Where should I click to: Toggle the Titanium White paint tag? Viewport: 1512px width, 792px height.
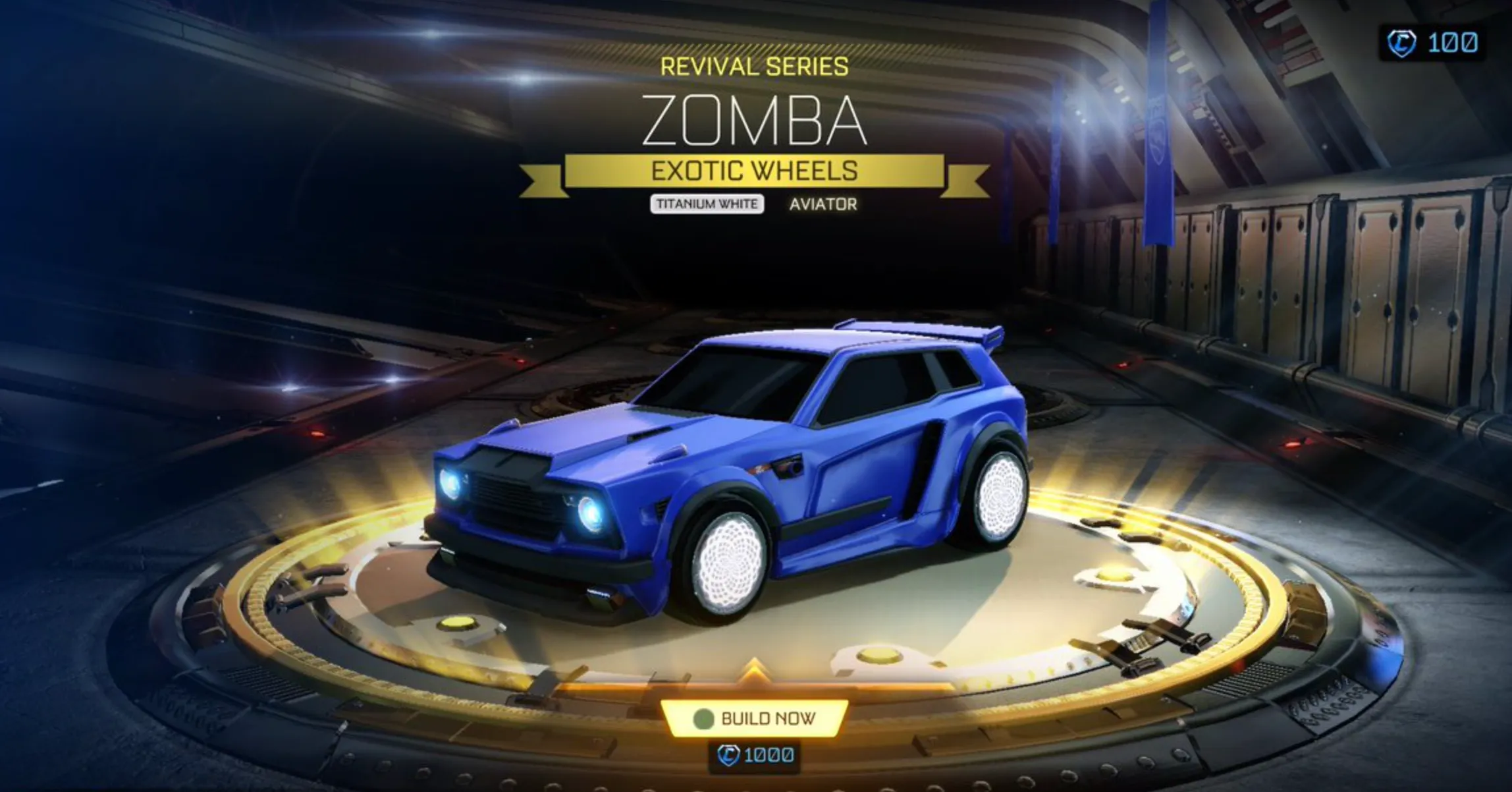click(707, 204)
